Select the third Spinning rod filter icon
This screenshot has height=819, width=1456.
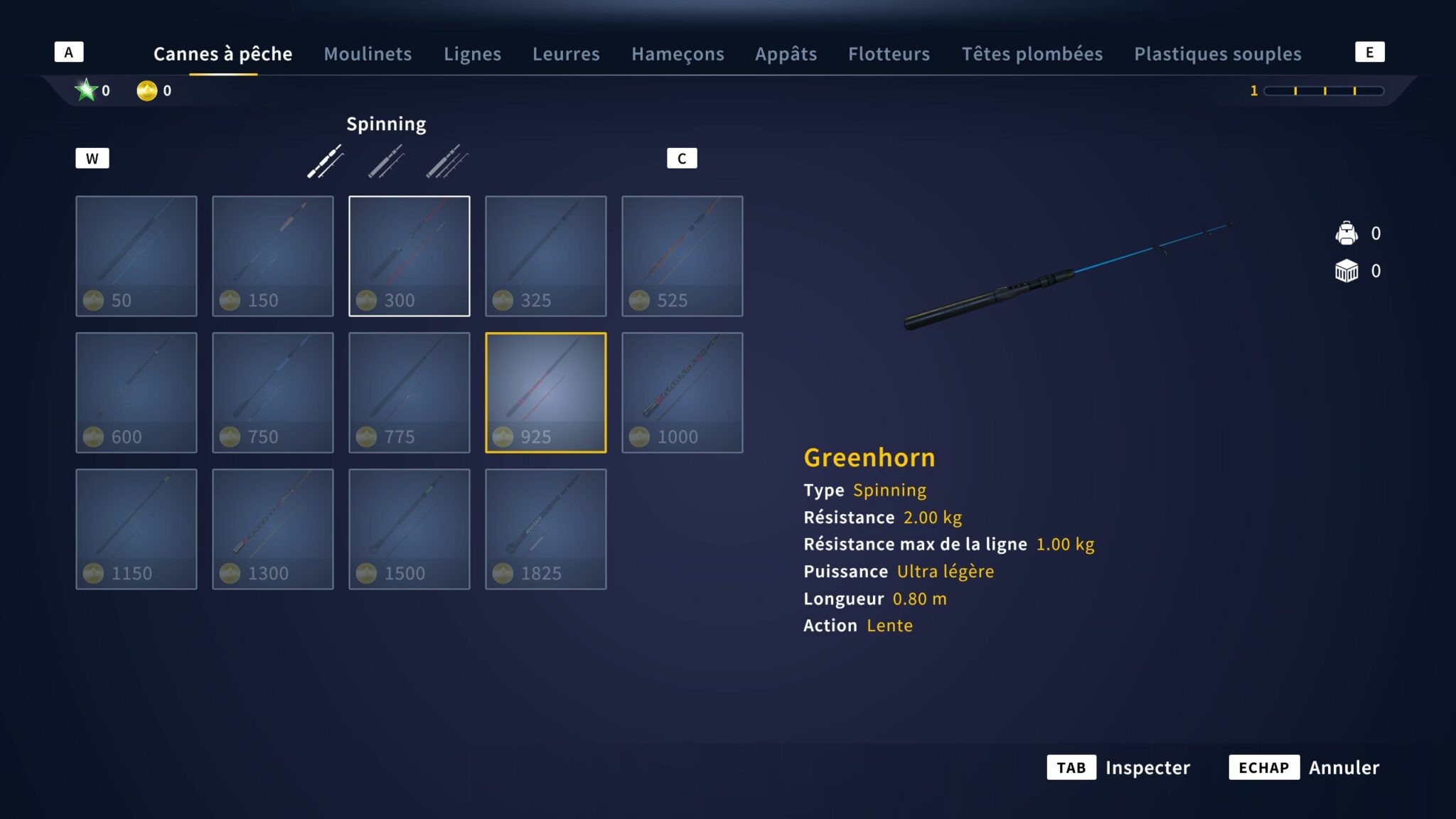click(x=446, y=162)
